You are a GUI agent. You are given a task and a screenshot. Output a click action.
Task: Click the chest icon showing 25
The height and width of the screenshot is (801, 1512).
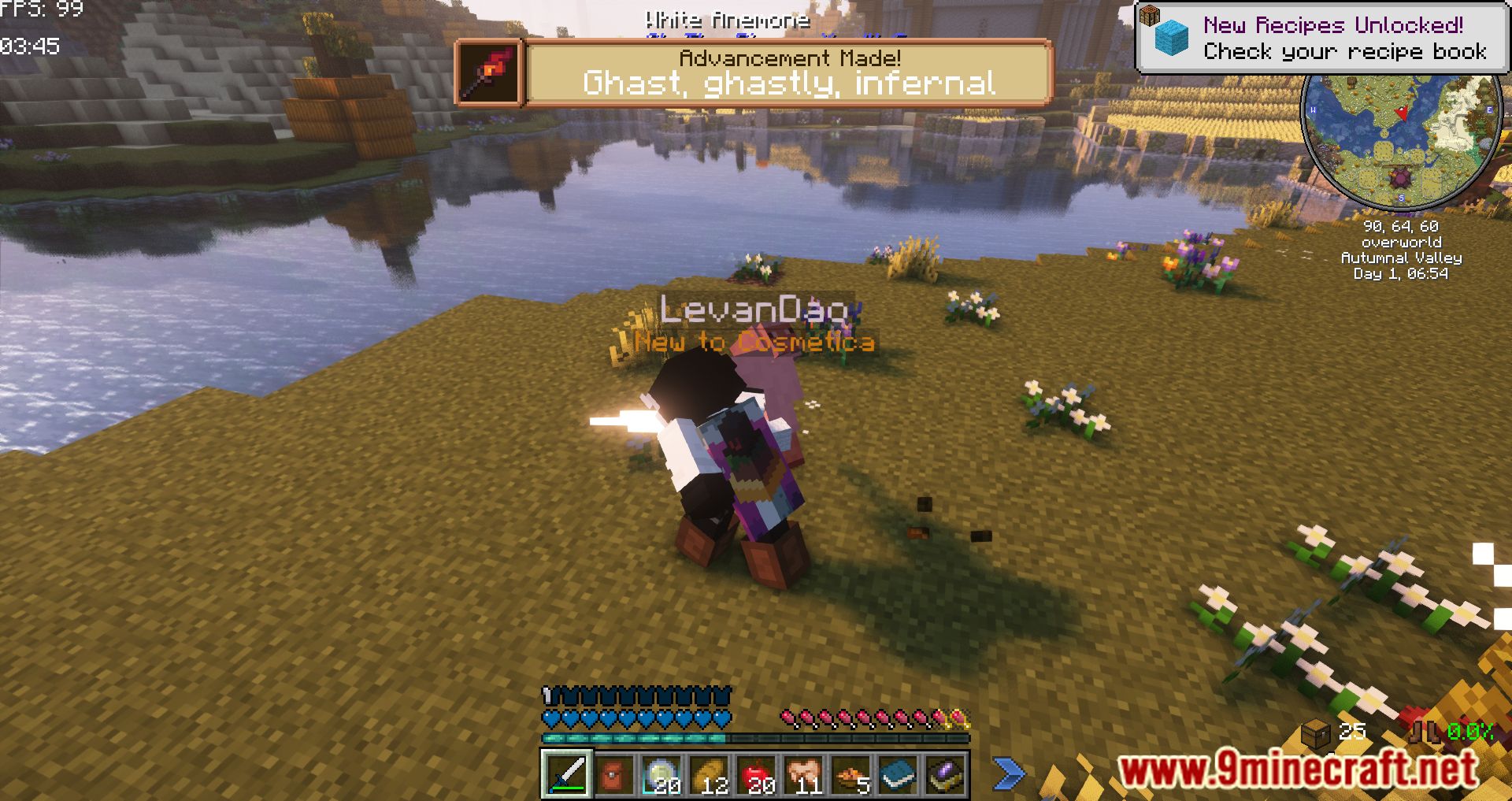[x=1316, y=734]
